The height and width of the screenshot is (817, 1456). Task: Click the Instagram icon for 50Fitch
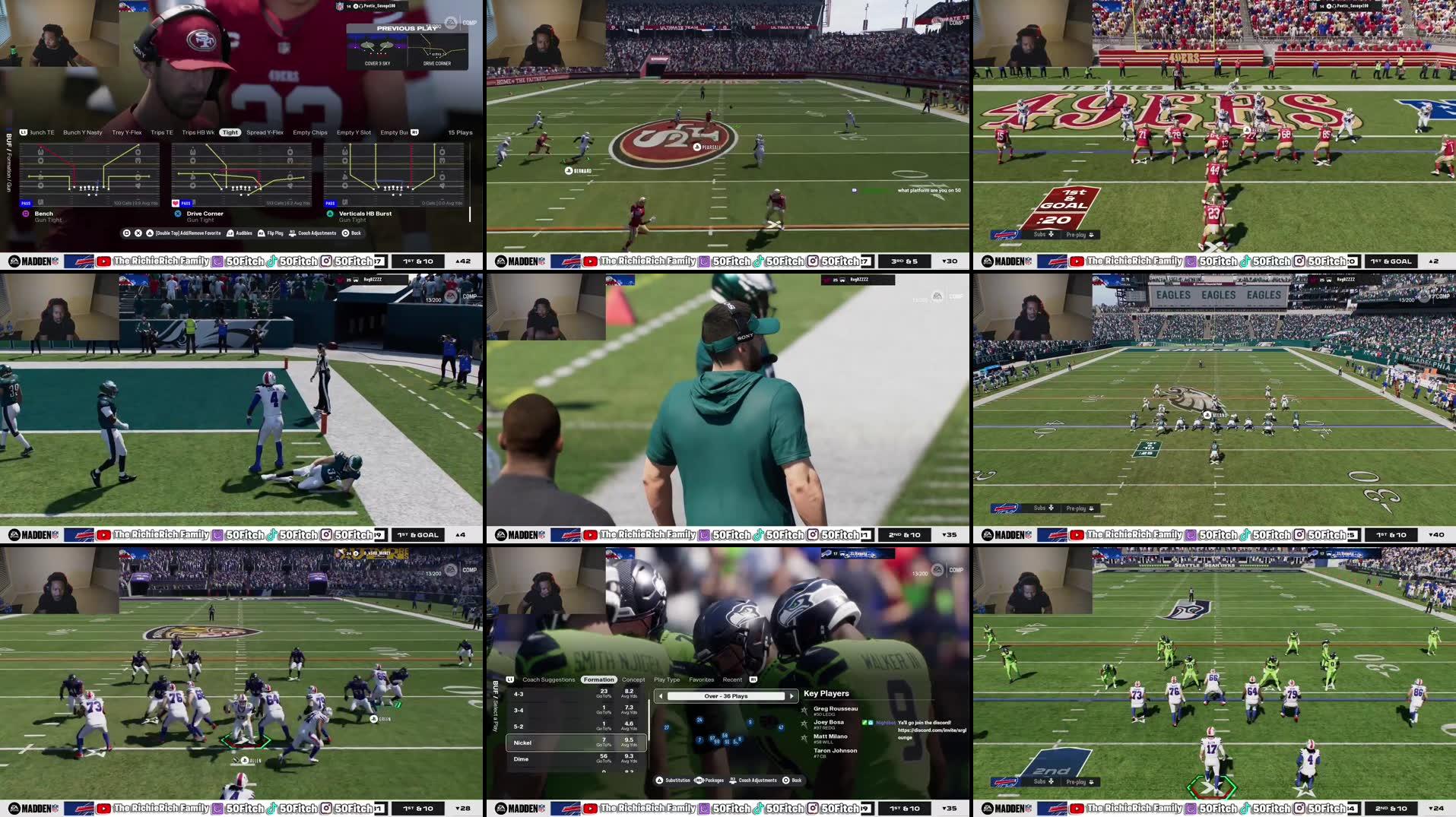coord(325,261)
